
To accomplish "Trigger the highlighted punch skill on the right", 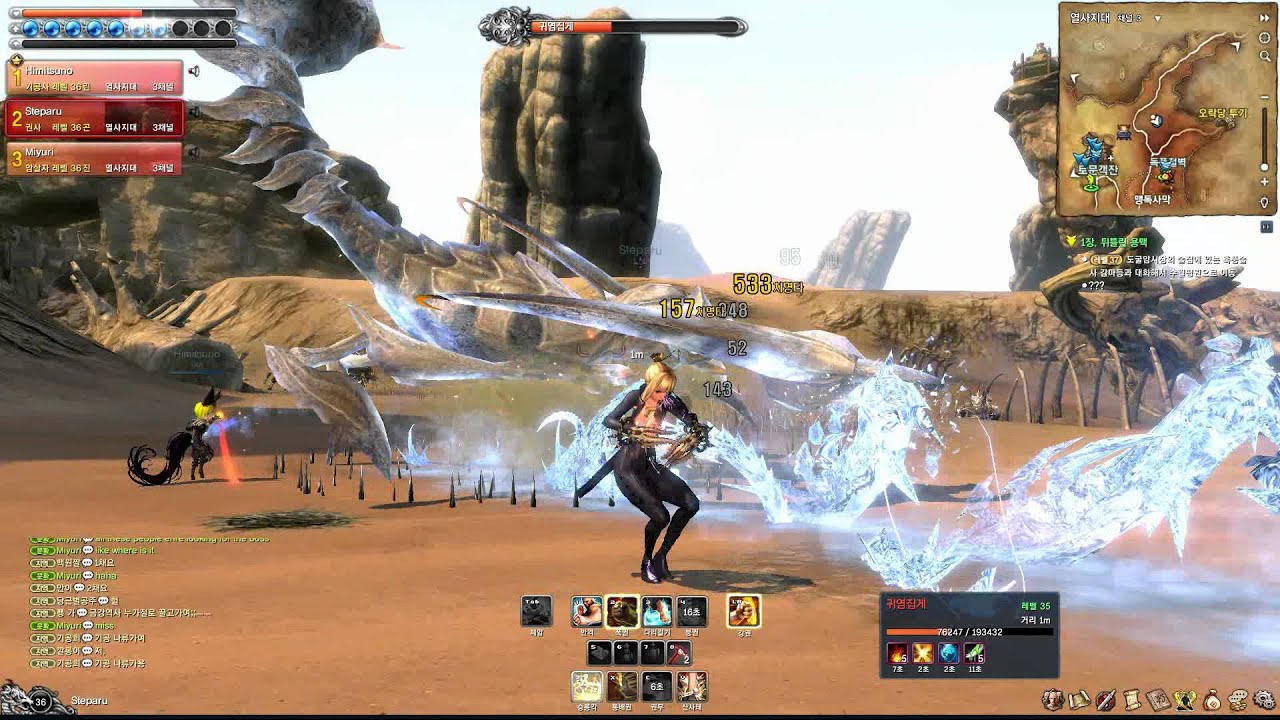I will [x=743, y=611].
